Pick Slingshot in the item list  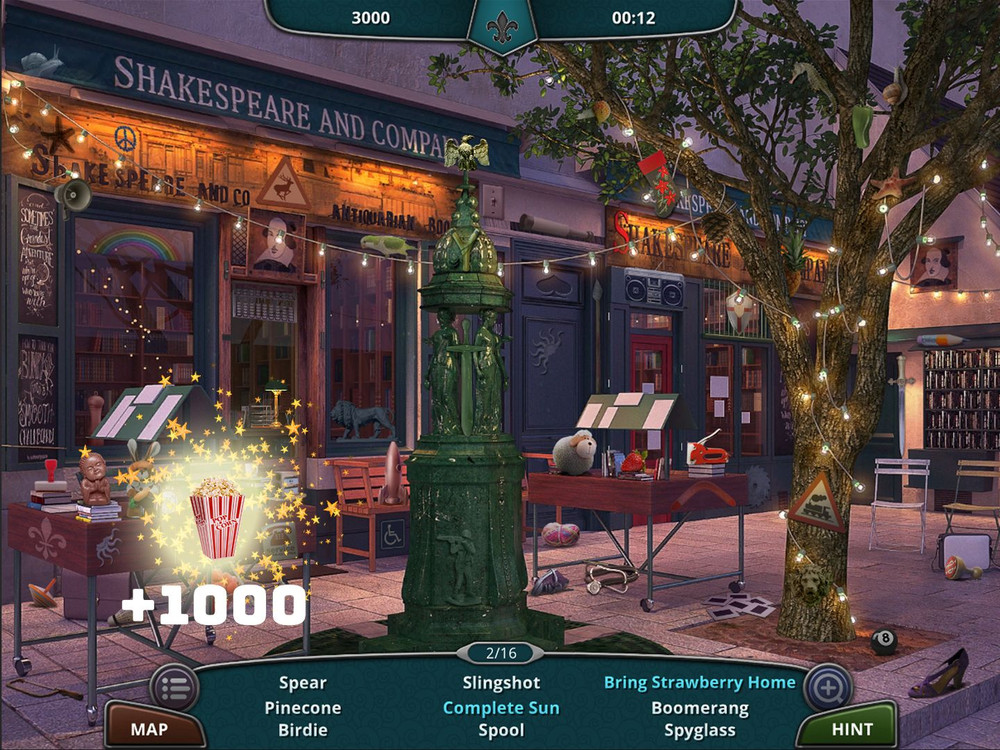pos(501,683)
